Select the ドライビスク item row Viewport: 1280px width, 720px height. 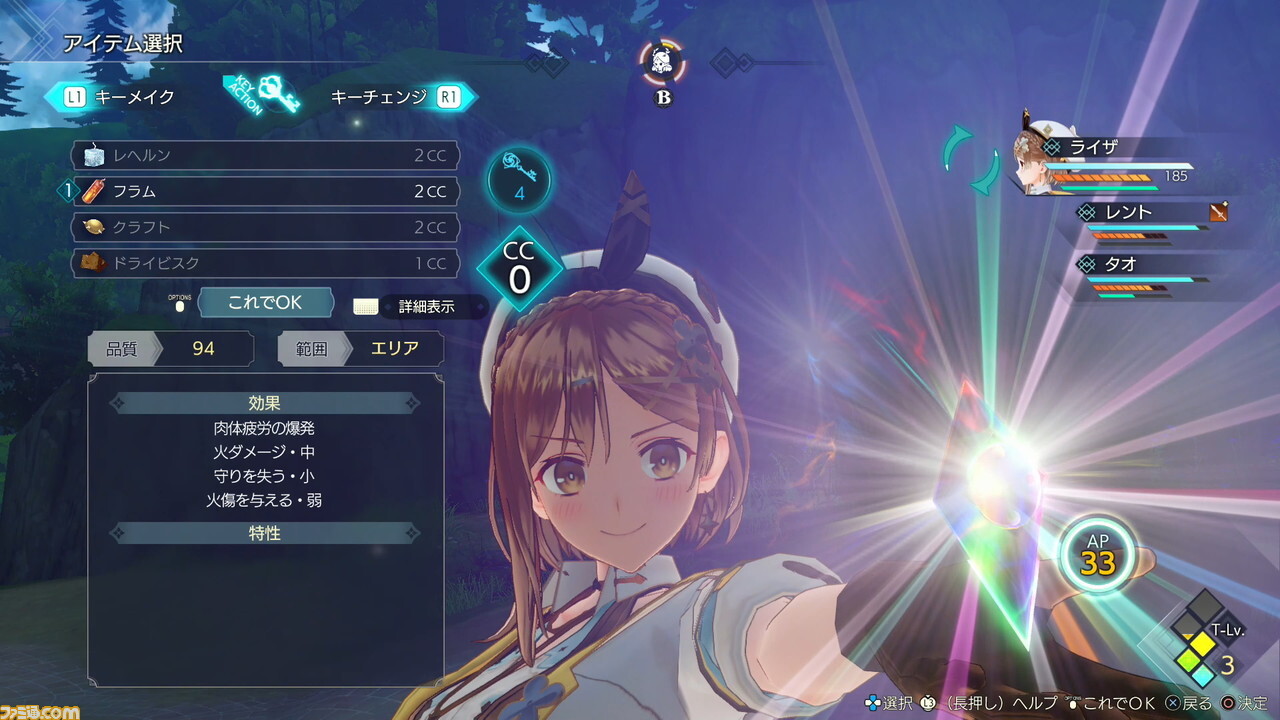[x=265, y=263]
